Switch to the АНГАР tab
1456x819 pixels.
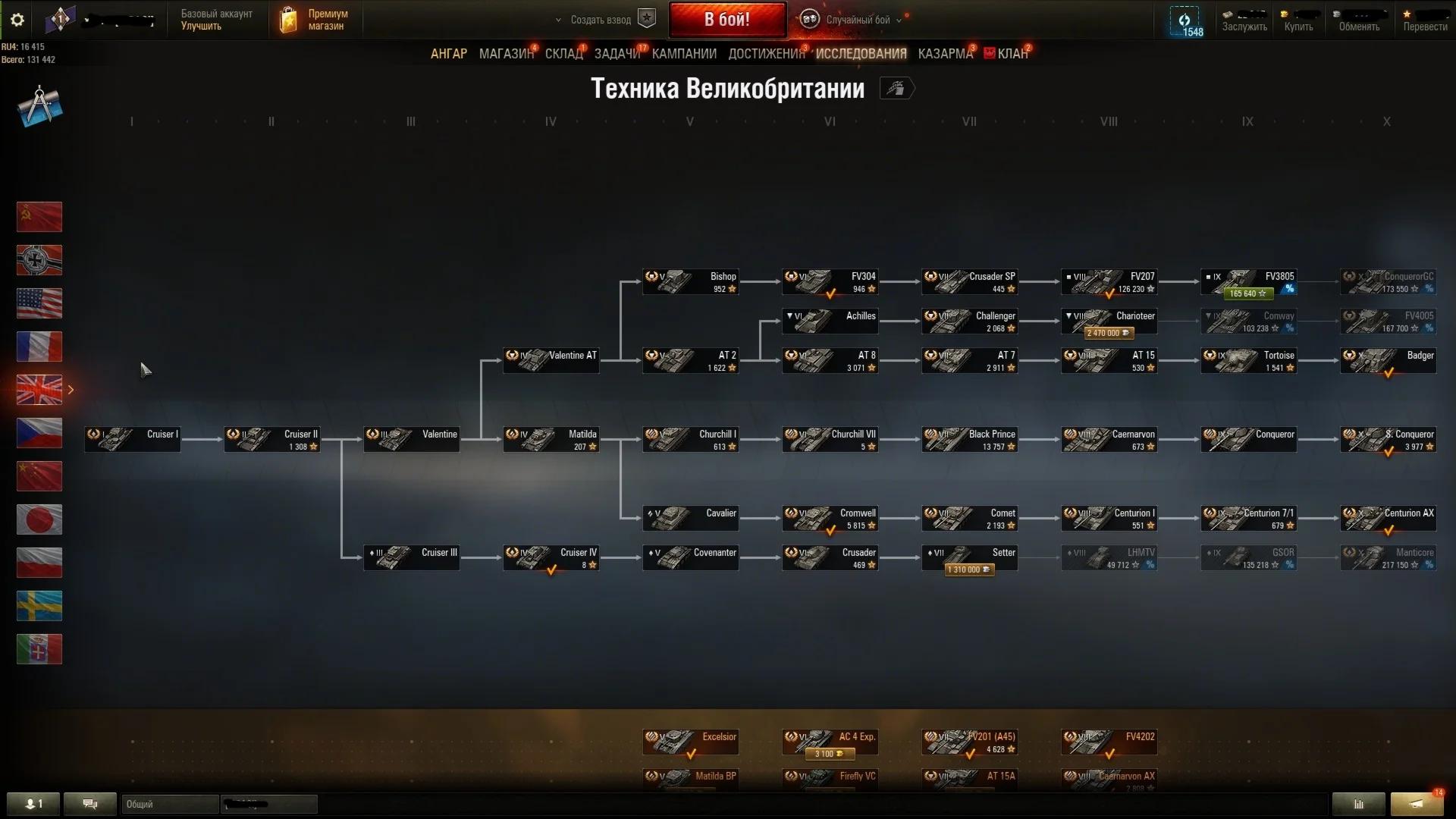click(448, 54)
